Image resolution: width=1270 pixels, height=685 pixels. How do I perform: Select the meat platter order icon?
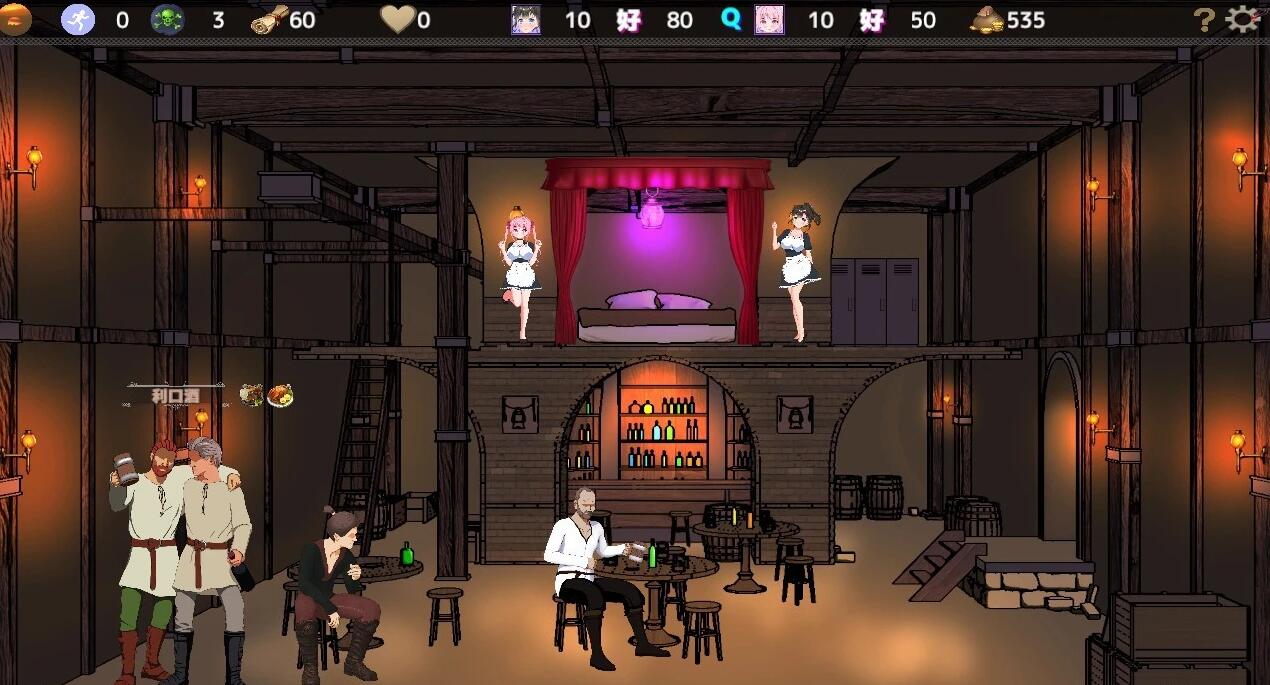click(x=251, y=396)
